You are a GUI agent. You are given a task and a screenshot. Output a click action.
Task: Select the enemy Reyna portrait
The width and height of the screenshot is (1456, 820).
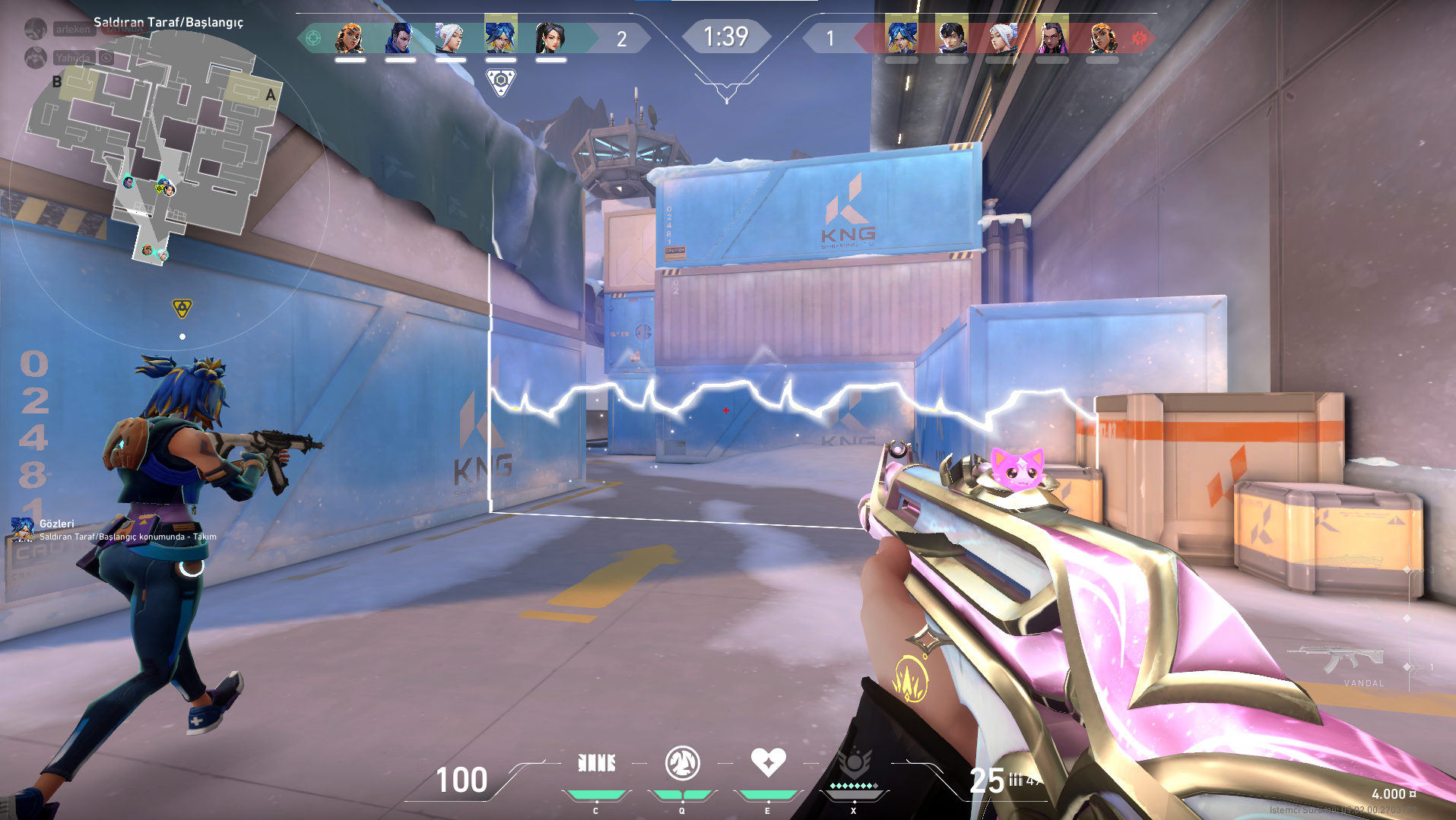[x=1052, y=38]
